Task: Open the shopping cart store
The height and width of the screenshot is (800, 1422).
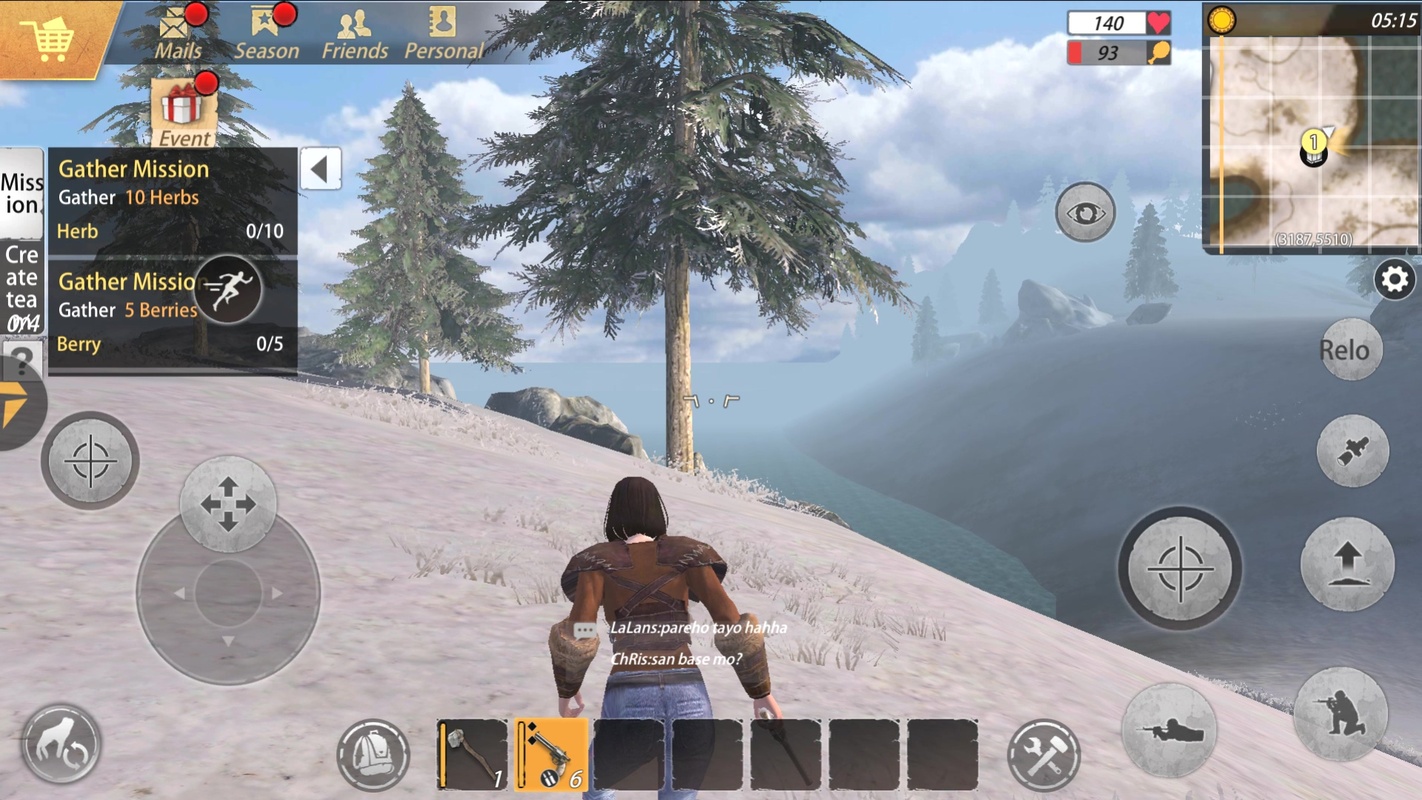Action: 48,37
